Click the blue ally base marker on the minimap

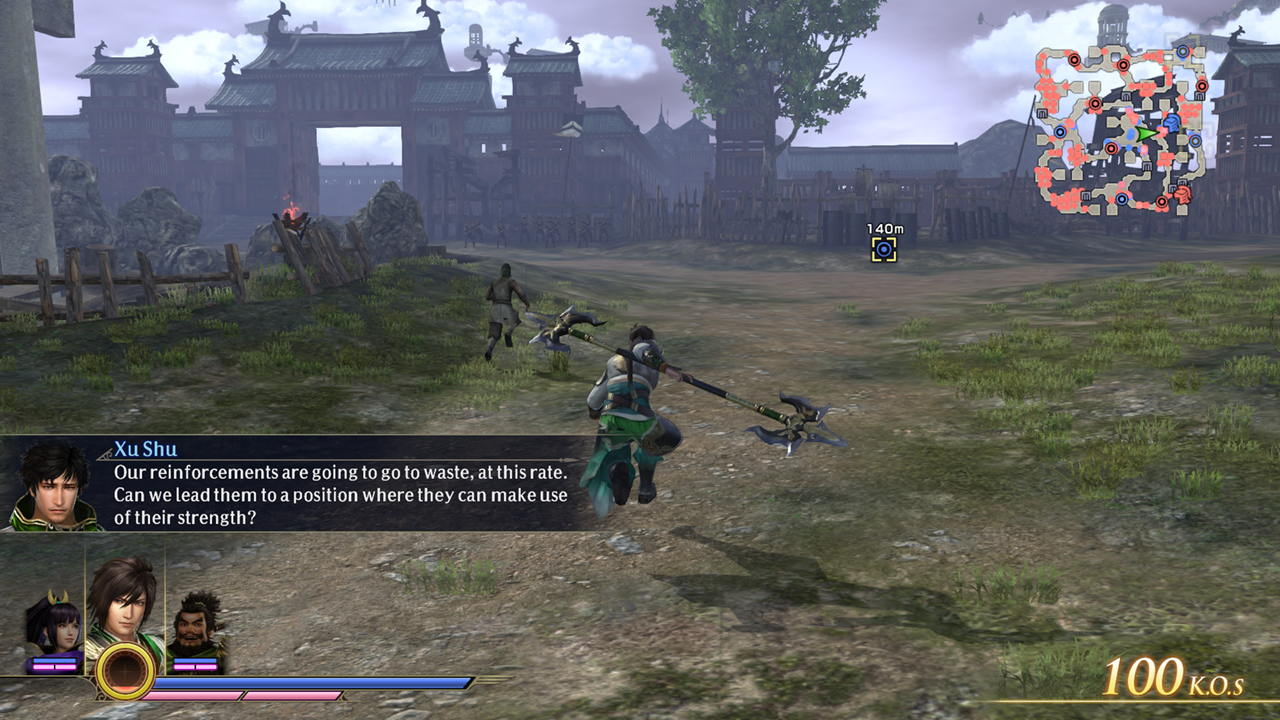(1059, 132)
